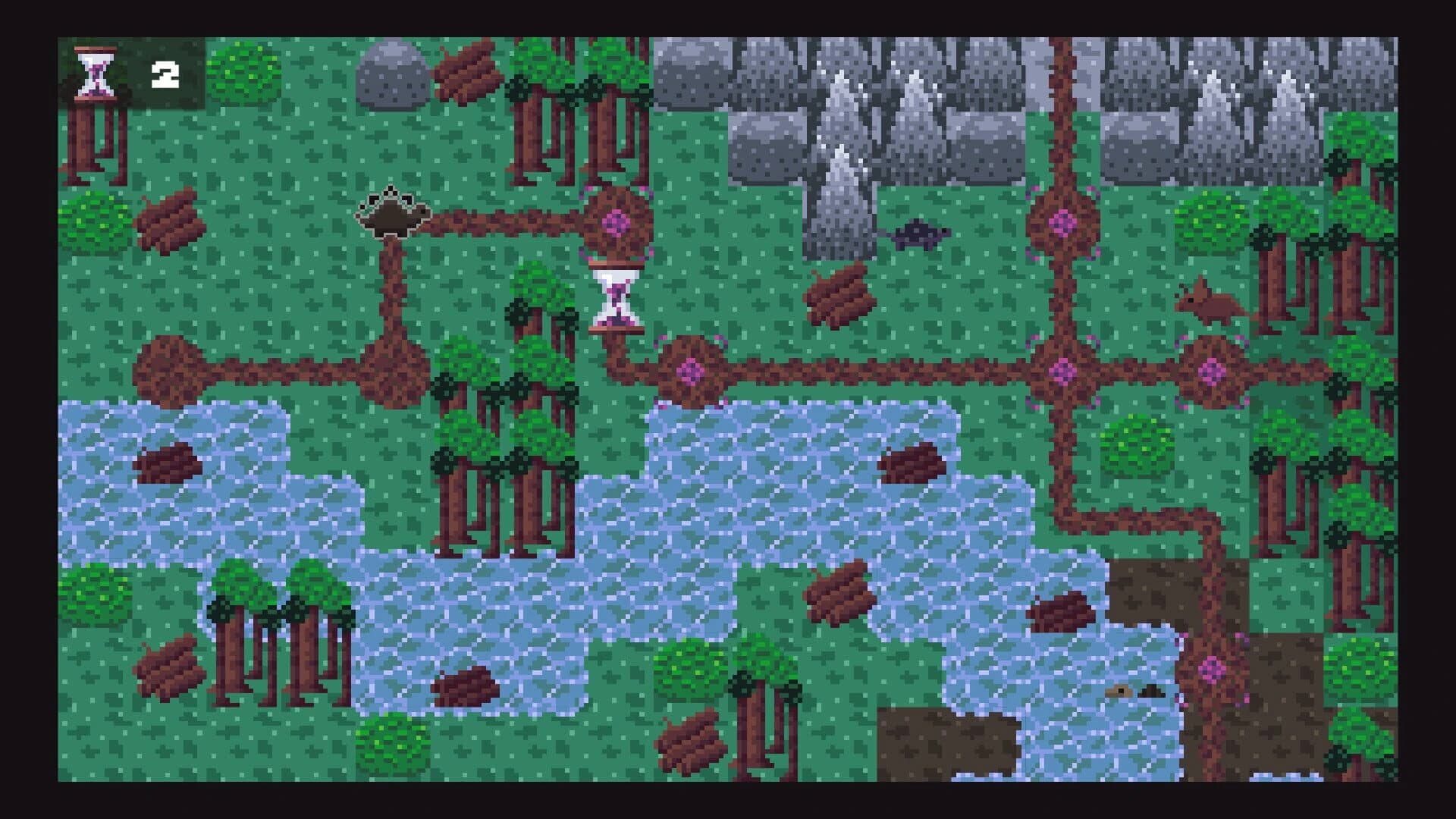Click the number 2 in the timer display
The height and width of the screenshot is (819, 1456).
tap(166, 74)
